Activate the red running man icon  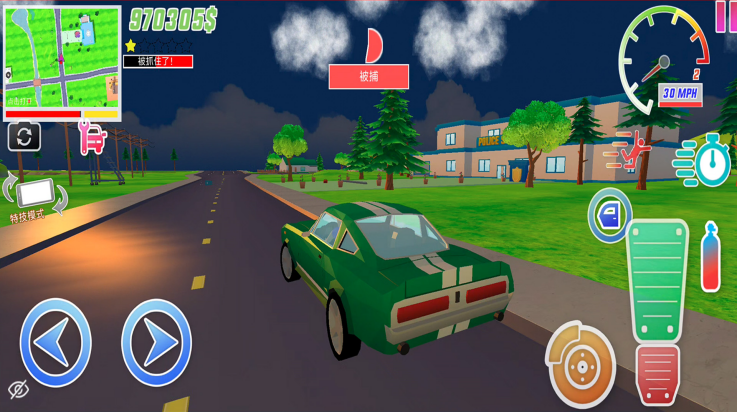[x=634, y=151]
